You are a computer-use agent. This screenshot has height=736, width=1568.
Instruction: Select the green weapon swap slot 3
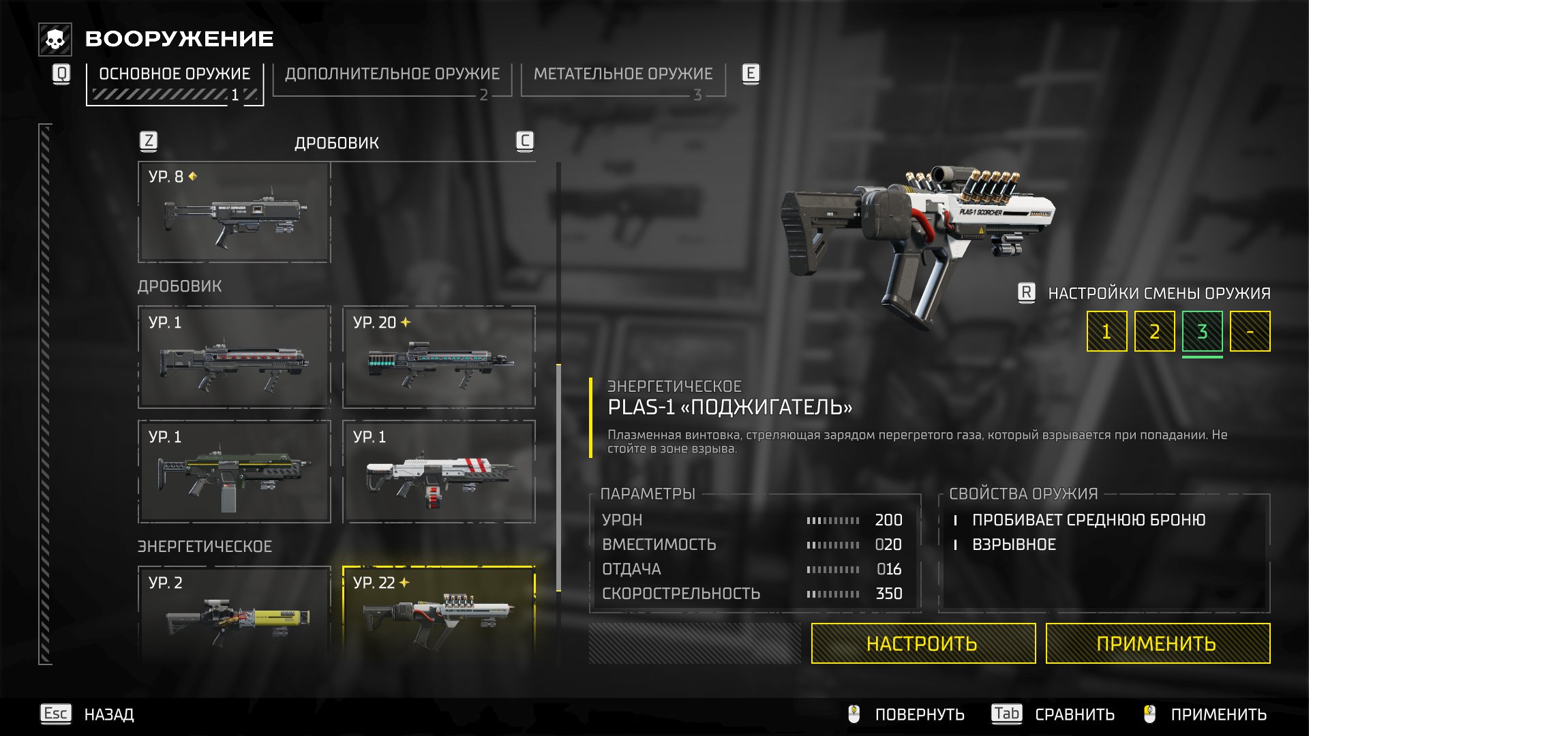tap(1202, 332)
